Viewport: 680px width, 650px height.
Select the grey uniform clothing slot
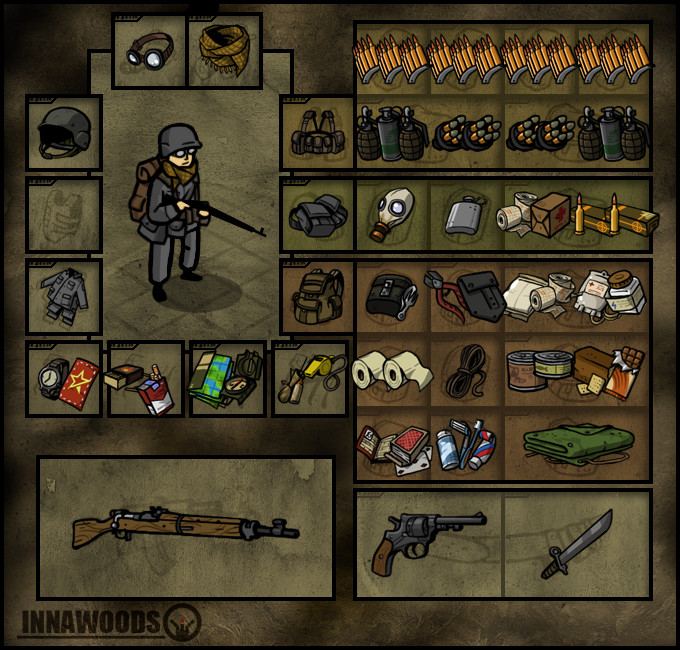[x=64, y=297]
